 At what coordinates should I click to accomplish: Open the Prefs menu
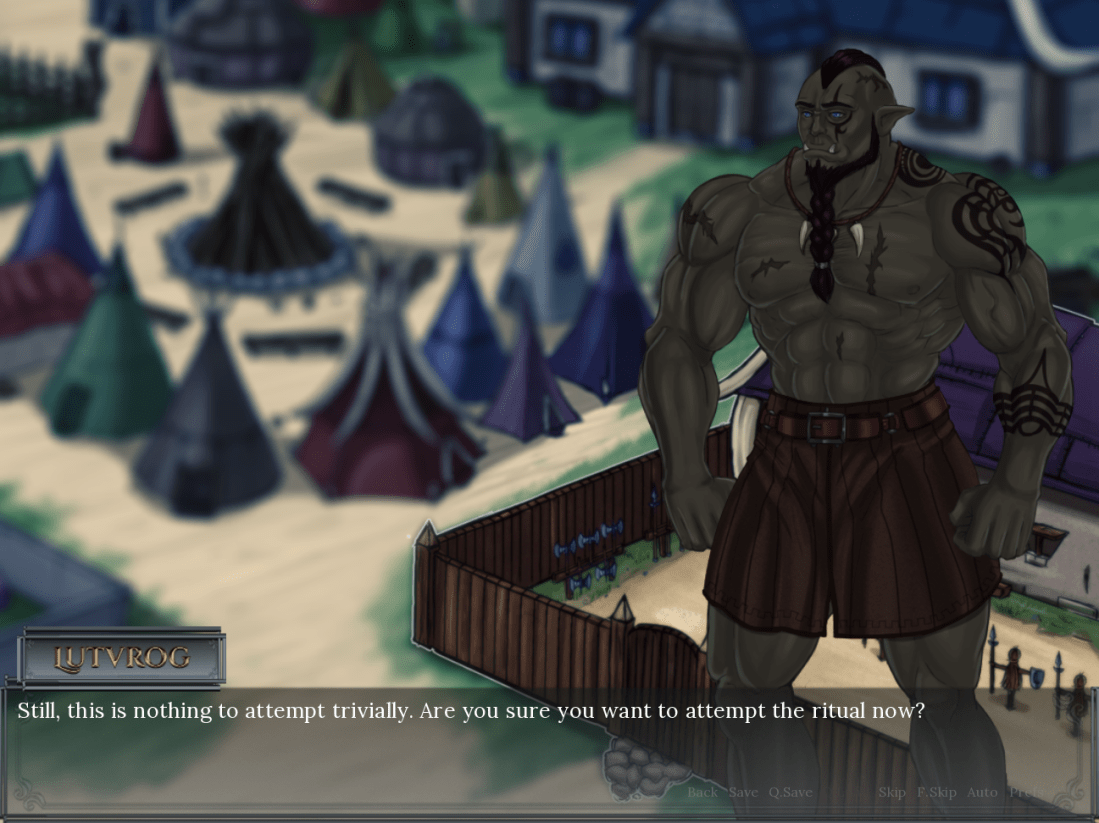tap(1027, 792)
